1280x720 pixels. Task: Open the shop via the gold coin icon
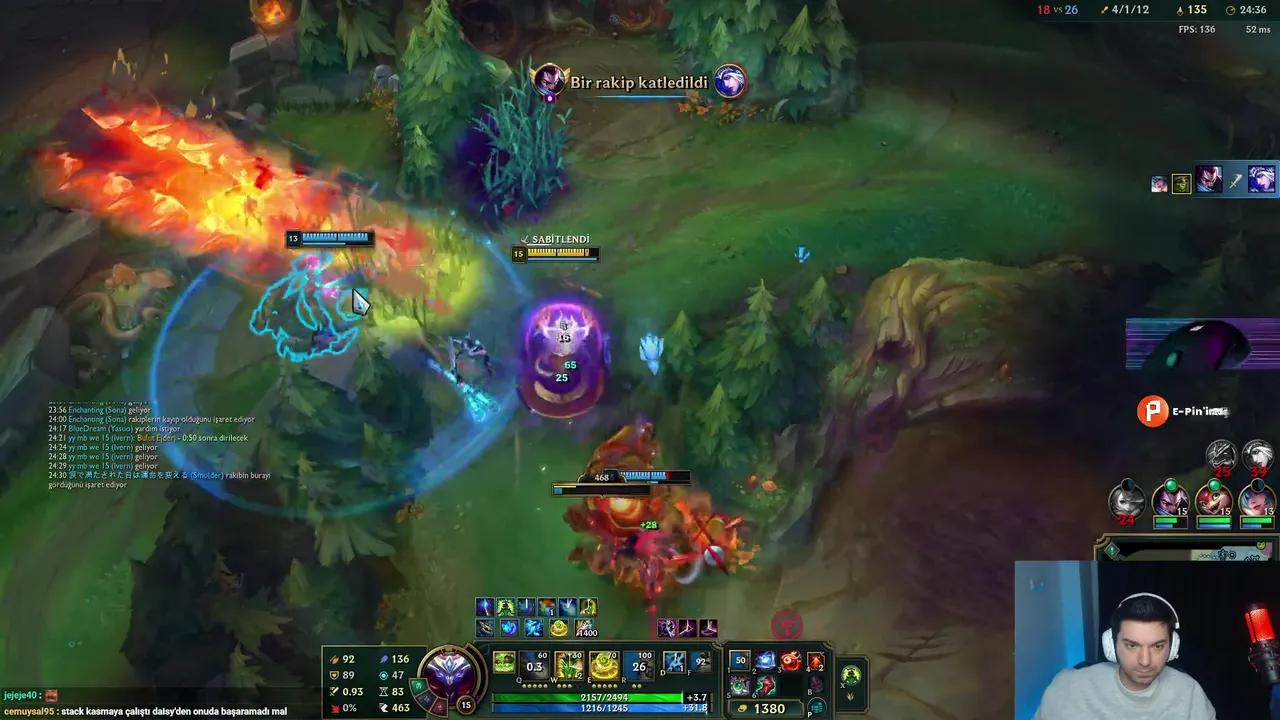(x=742, y=708)
